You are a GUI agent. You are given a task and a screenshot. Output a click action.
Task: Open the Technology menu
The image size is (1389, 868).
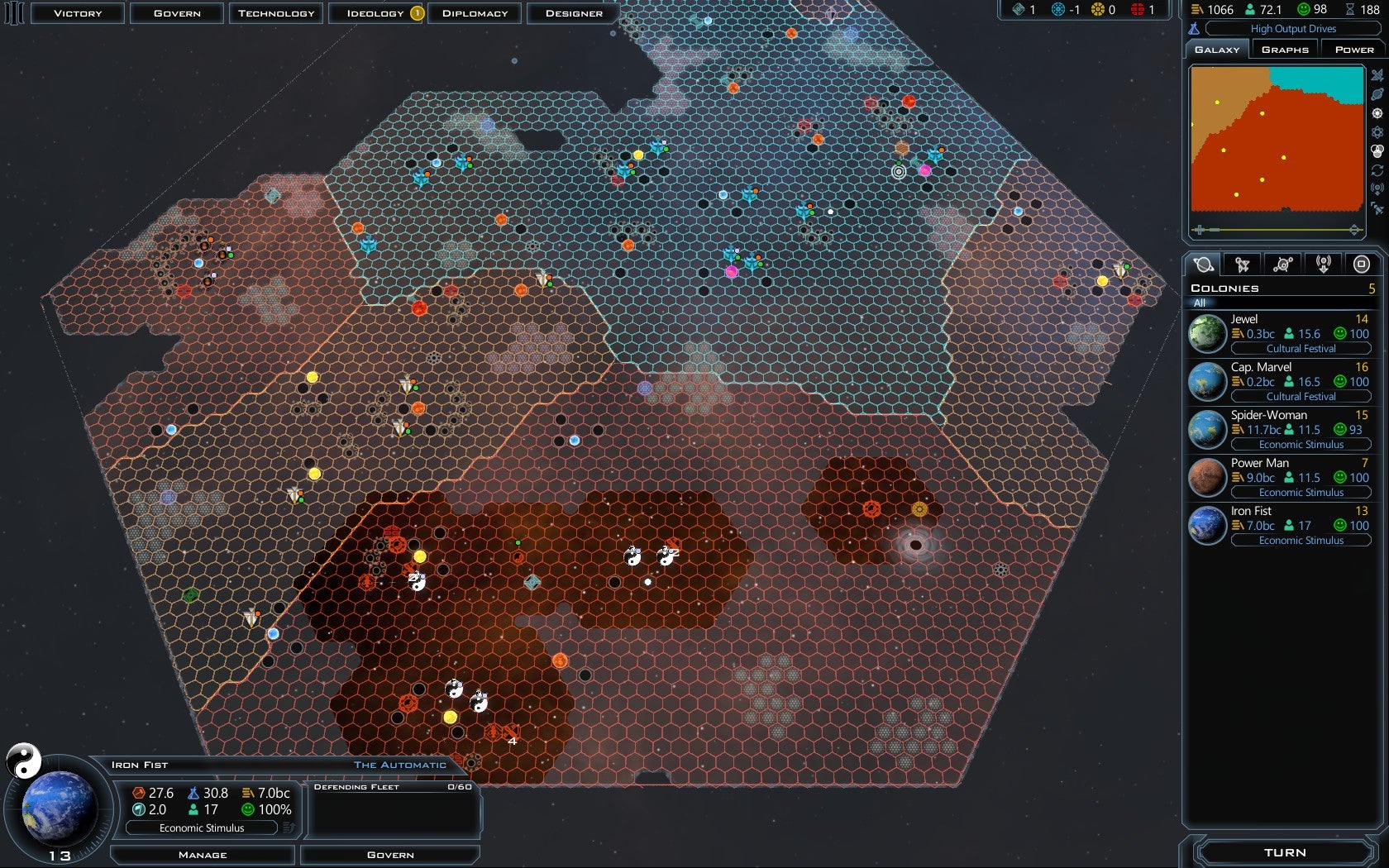coord(275,12)
